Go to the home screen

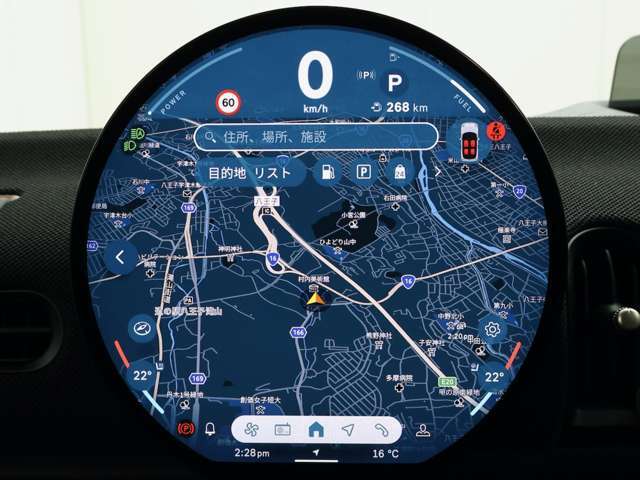(316, 430)
